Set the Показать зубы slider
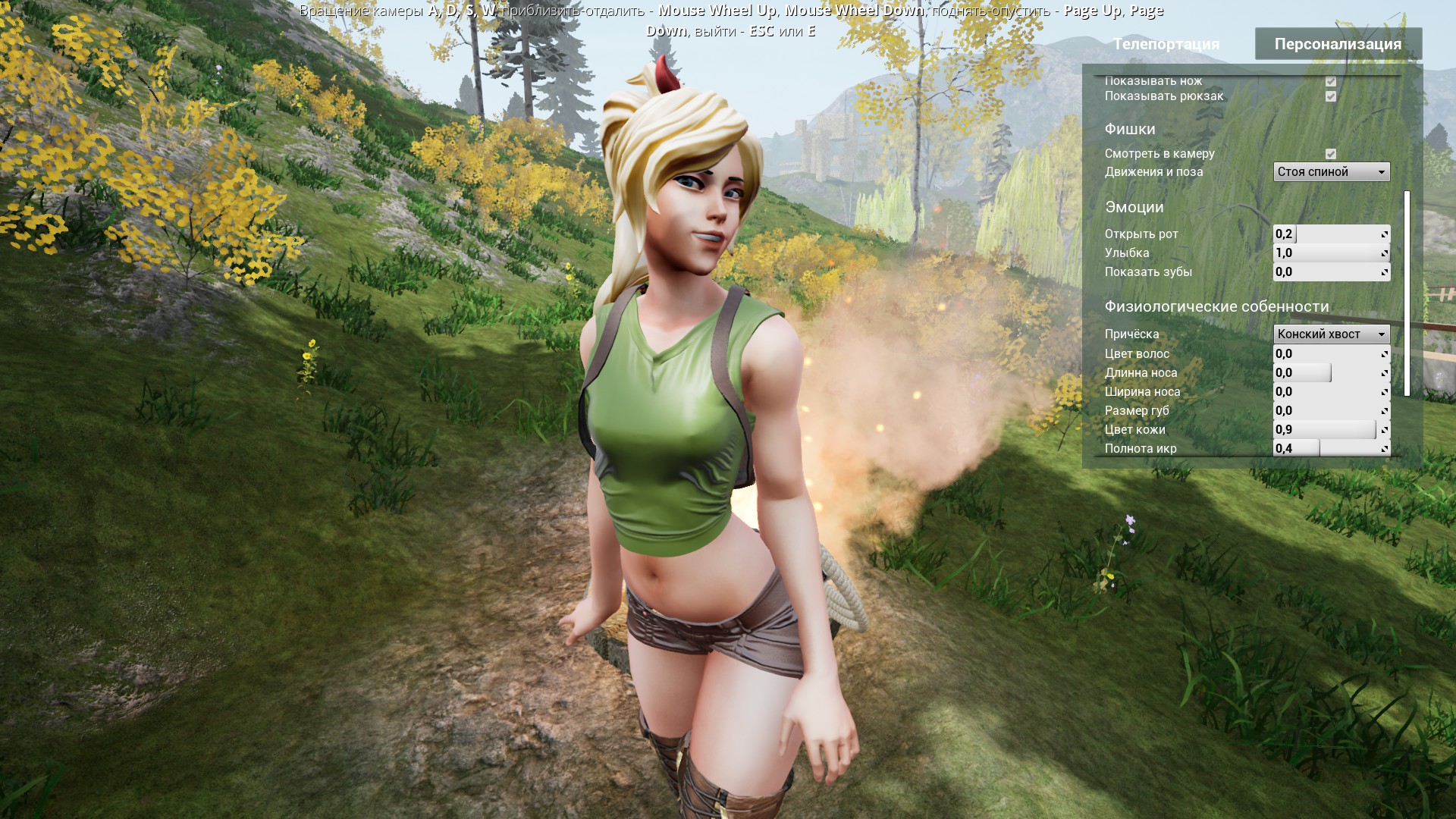 click(1331, 272)
